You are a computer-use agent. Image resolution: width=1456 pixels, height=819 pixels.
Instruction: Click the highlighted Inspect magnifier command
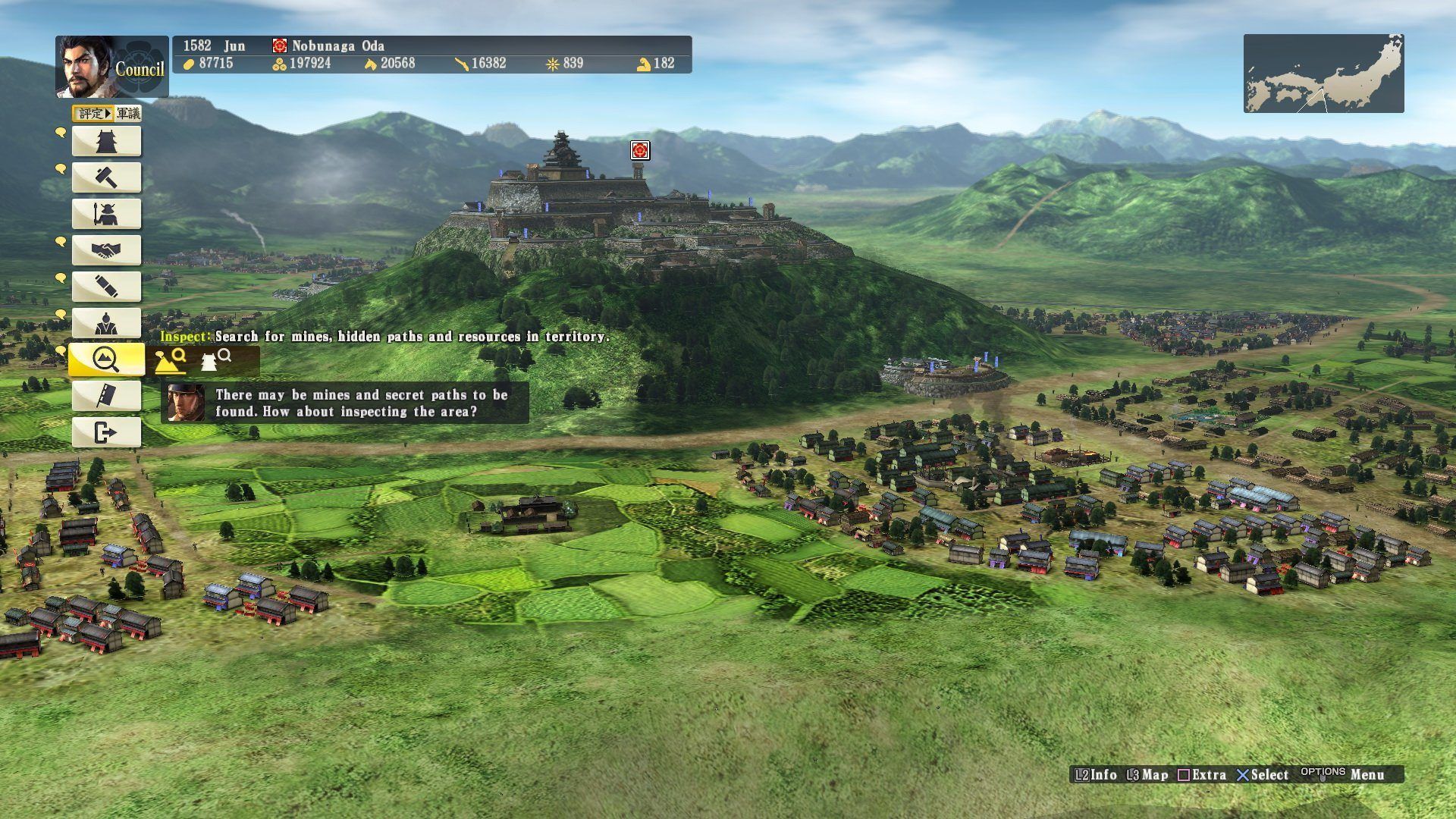coord(106,359)
